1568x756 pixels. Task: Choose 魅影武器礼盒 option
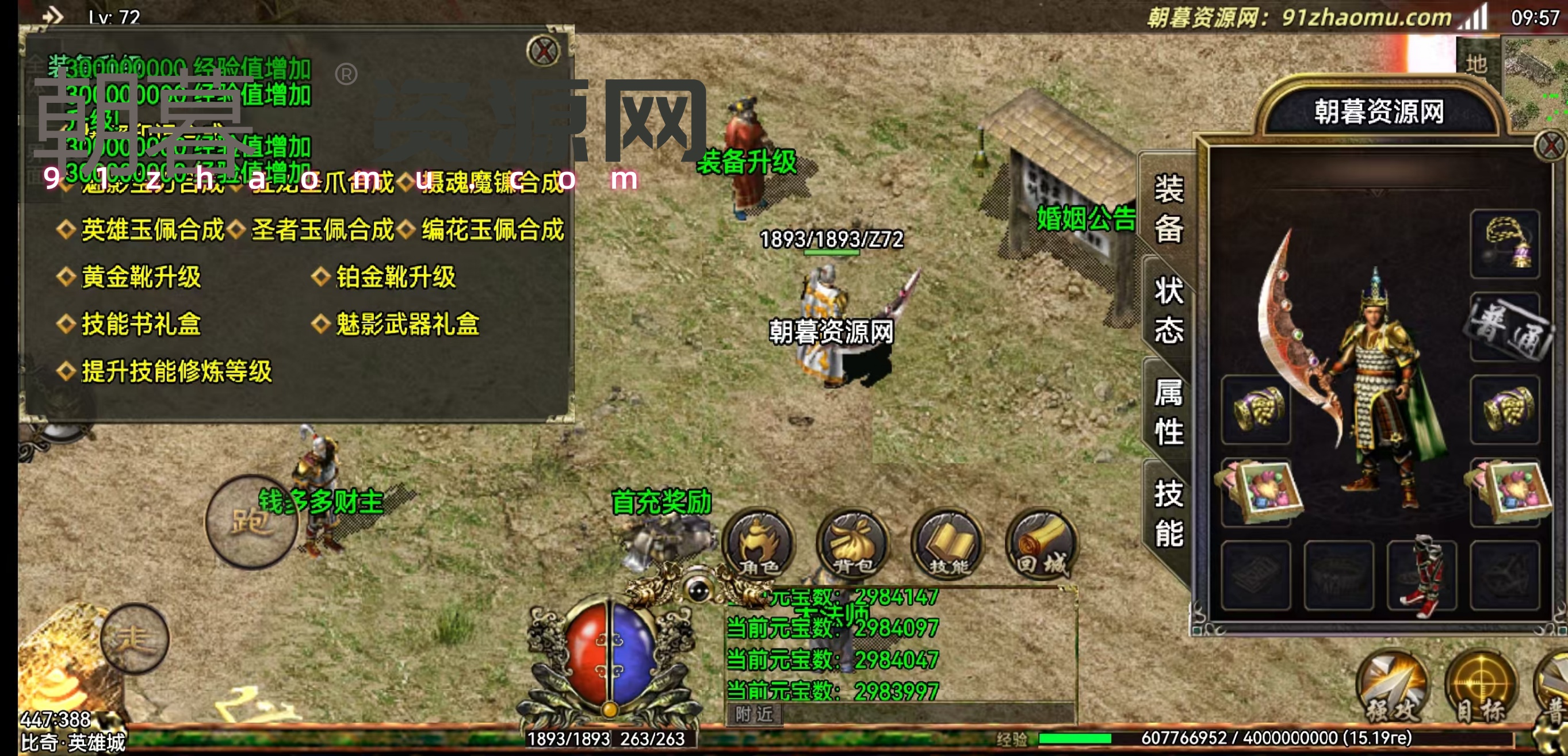pos(407,324)
